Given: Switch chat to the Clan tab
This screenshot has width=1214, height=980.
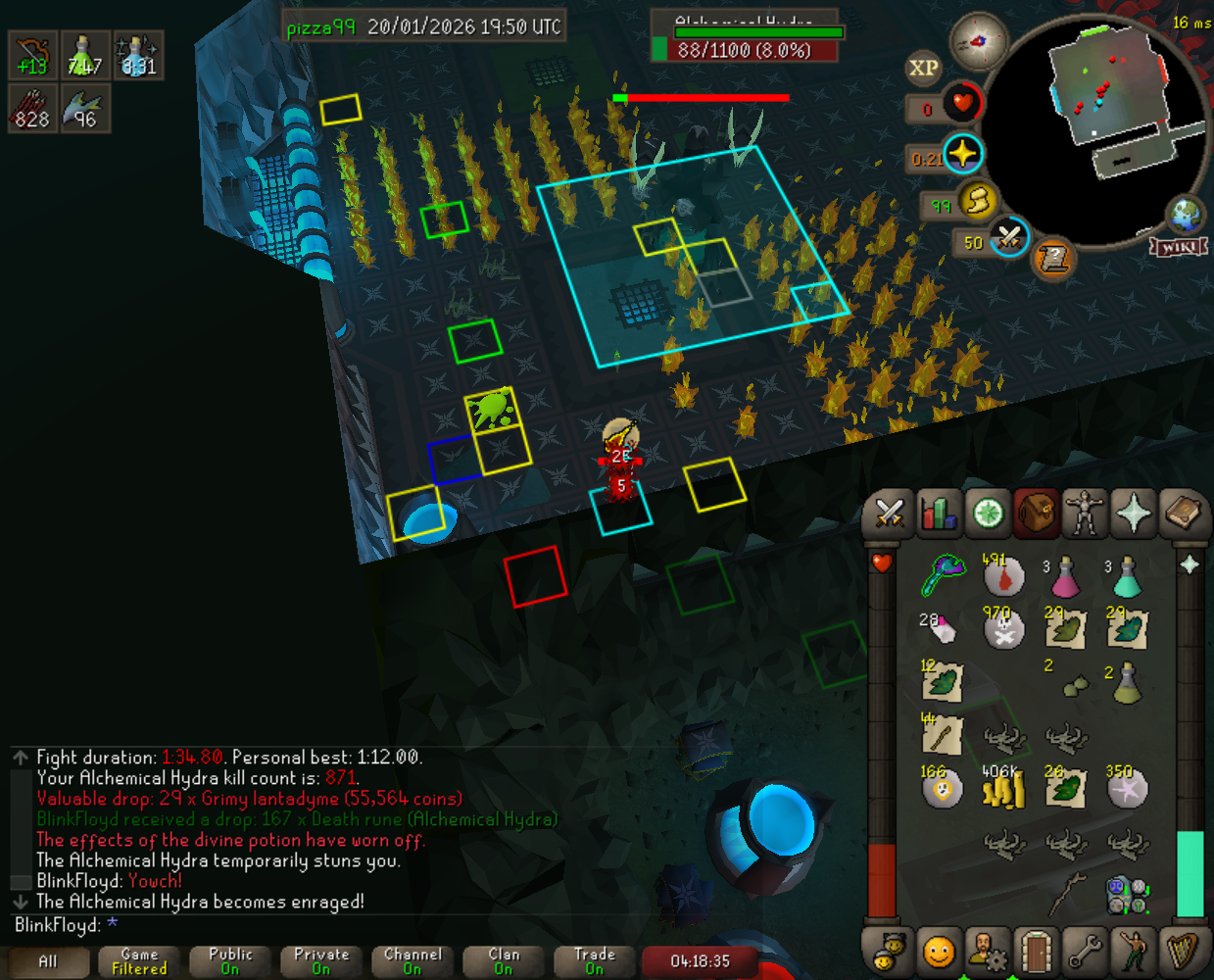Looking at the screenshot, I should 504,961.
